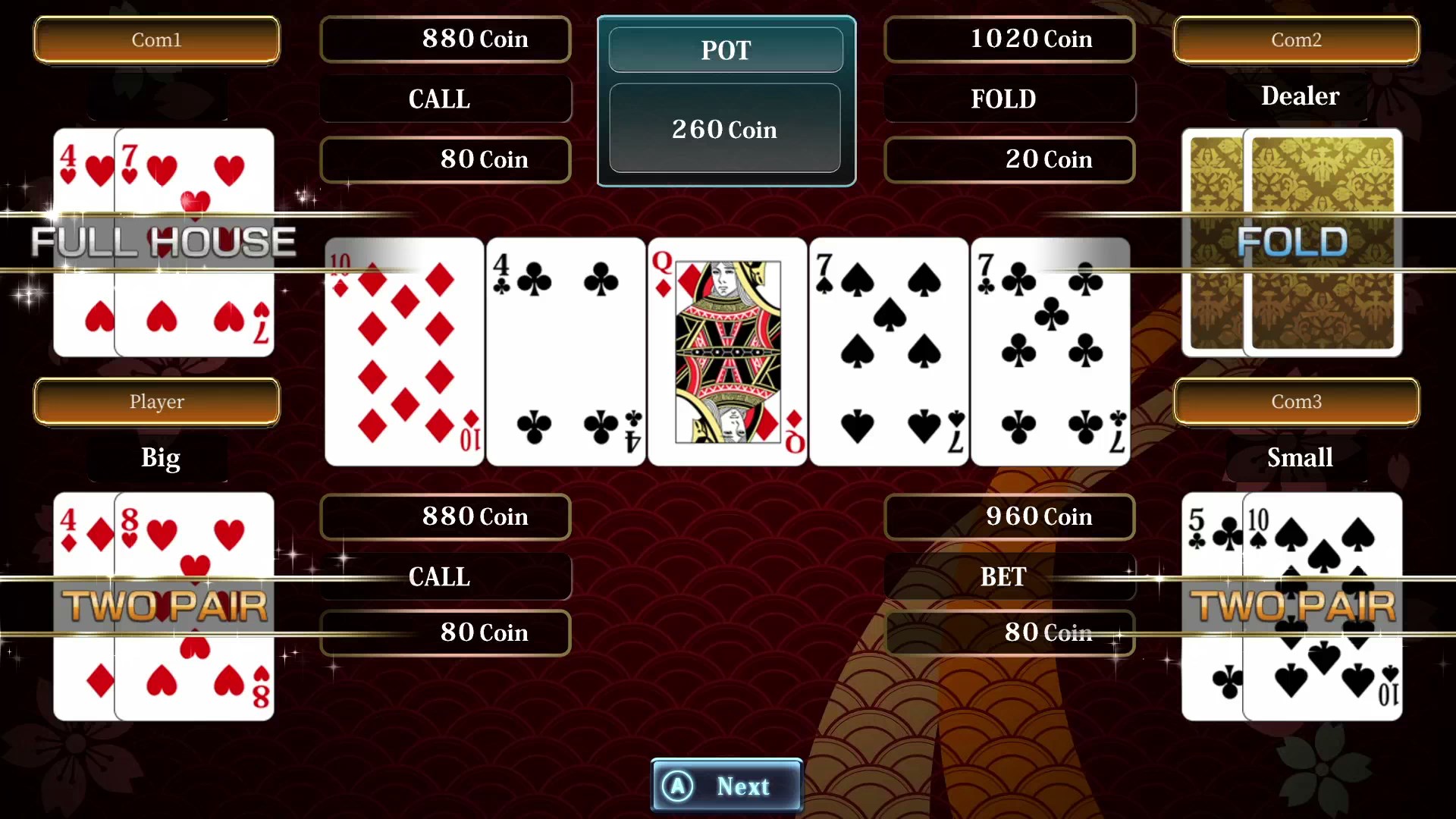Select the 7 of Spades community card
The height and width of the screenshot is (819, 1456).
click(887, 351)
